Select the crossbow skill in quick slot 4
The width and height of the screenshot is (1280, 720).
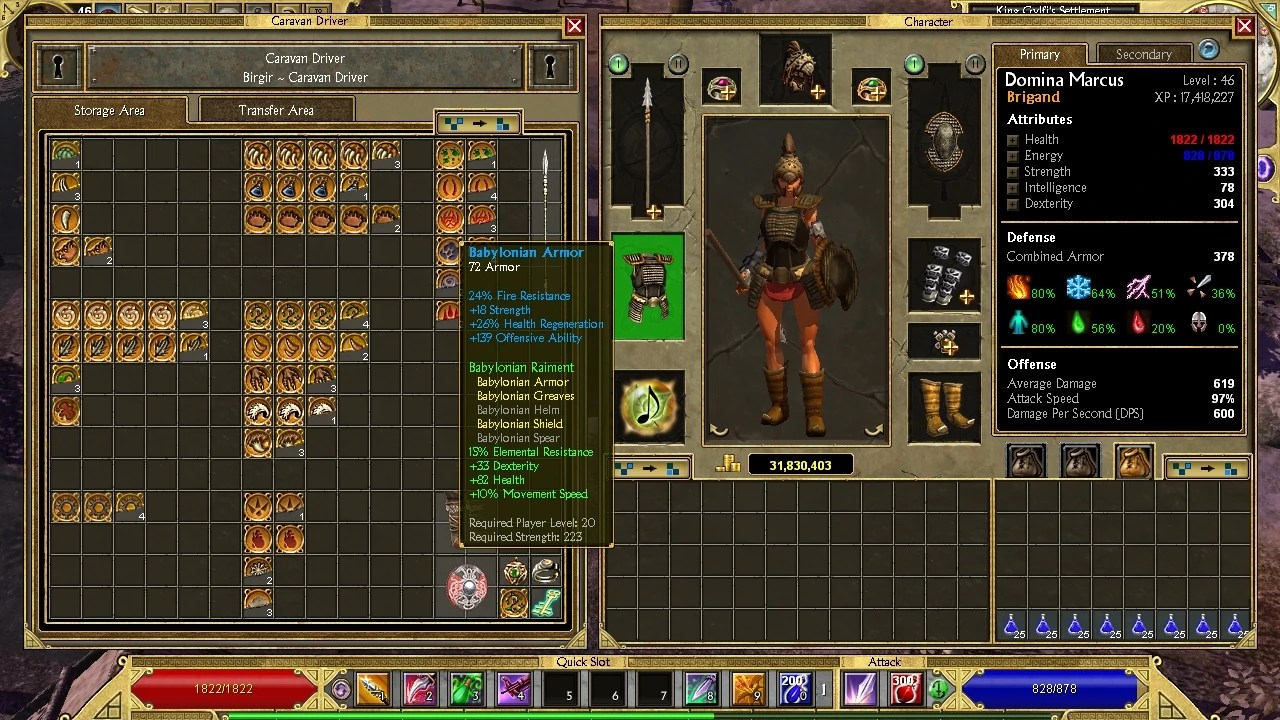(x=513, y=688)
